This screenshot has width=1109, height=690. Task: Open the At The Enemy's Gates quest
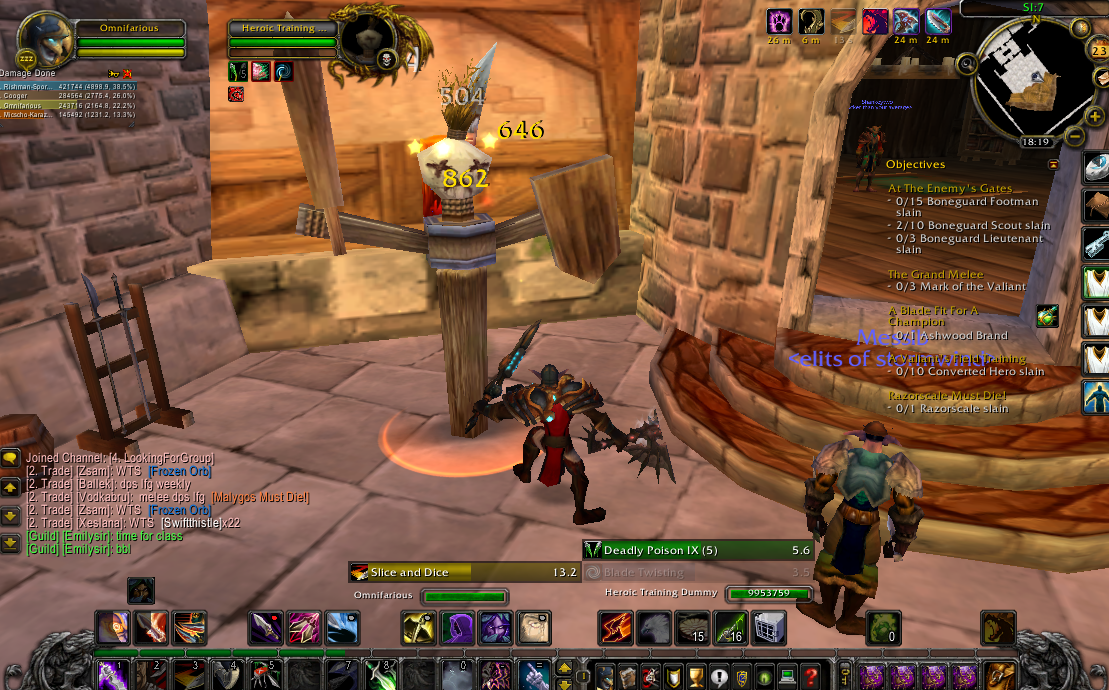point(949,188)
